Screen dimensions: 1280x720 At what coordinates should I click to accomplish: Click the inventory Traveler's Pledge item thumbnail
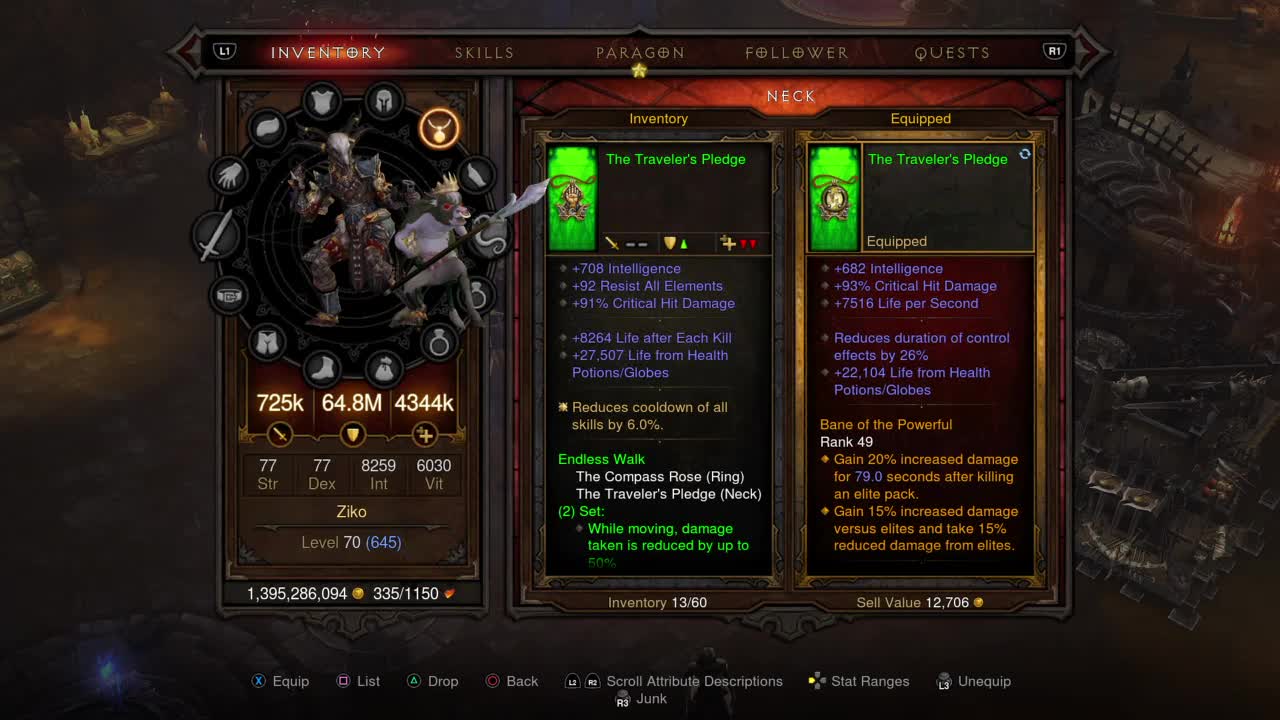[x=571, y=196]
